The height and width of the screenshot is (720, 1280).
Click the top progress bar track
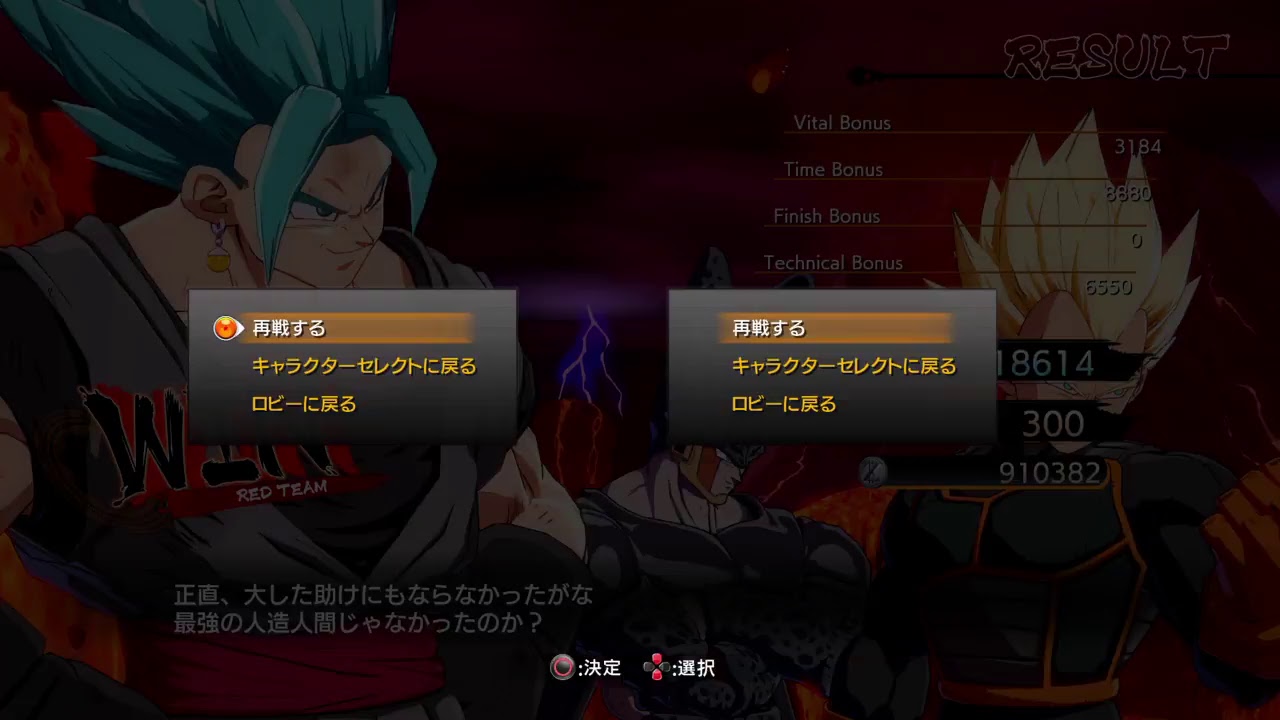click(1000, 72)
